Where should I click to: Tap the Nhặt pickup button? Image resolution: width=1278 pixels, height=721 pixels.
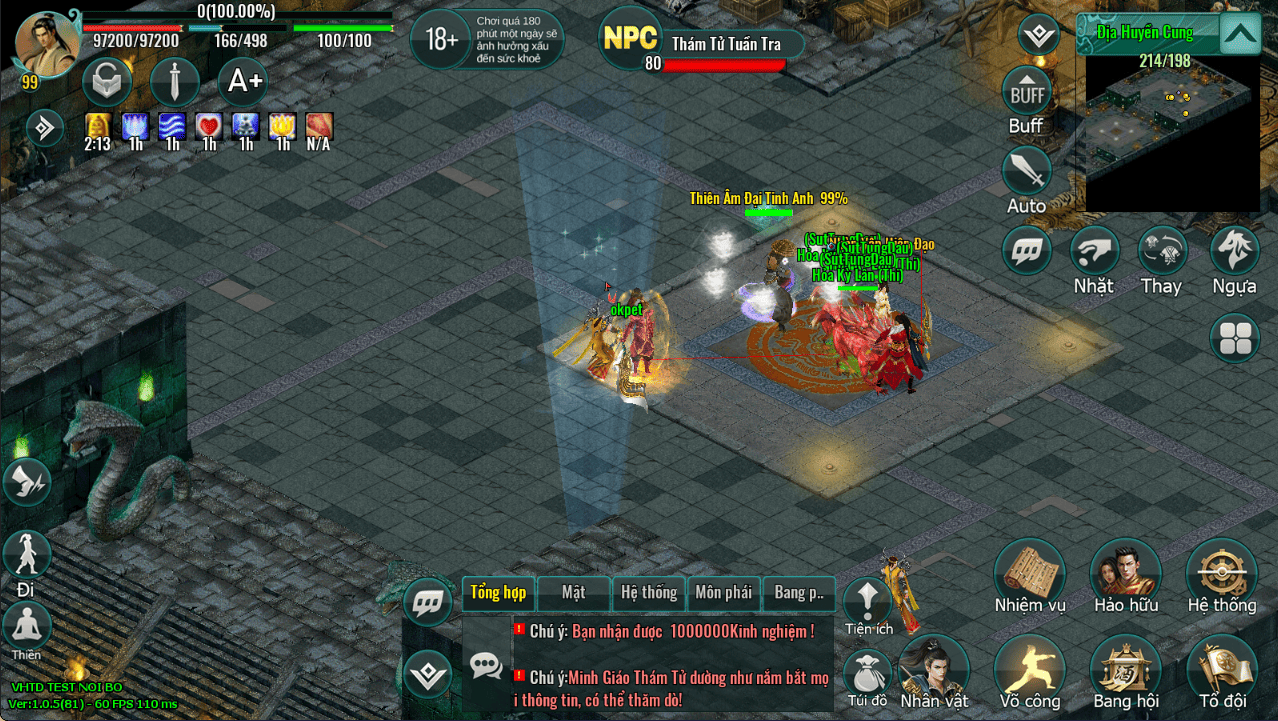[x=1094, y=251]
